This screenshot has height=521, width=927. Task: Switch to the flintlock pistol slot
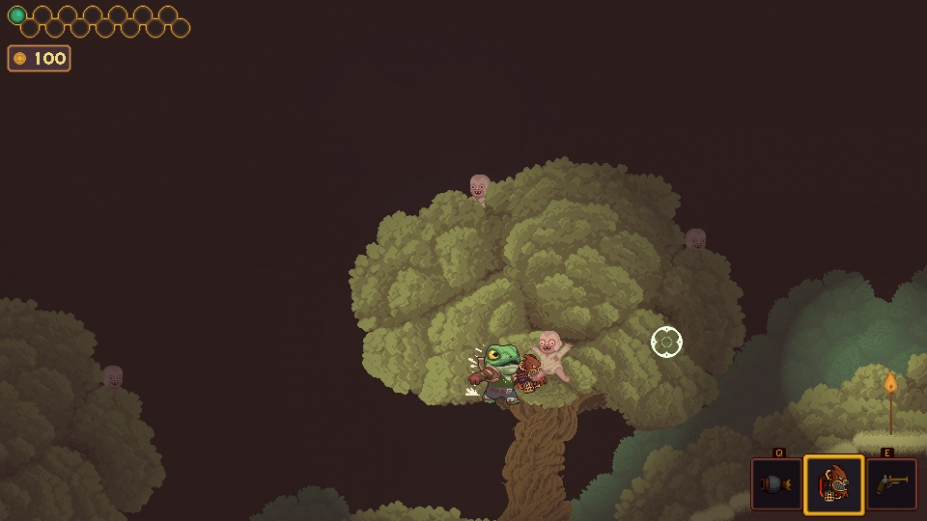click(890, 484)
